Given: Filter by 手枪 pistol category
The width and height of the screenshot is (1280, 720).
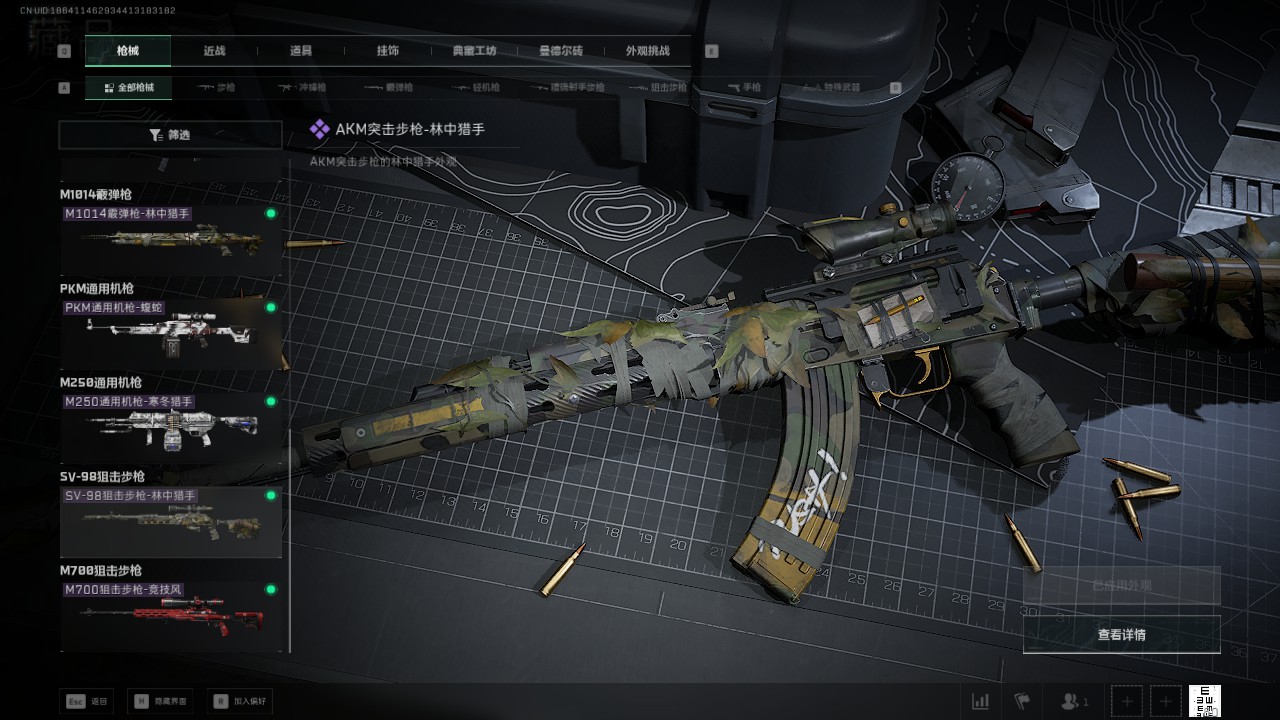Looking at the screenshot, I should pyautogui.click(x=743, y=88).
